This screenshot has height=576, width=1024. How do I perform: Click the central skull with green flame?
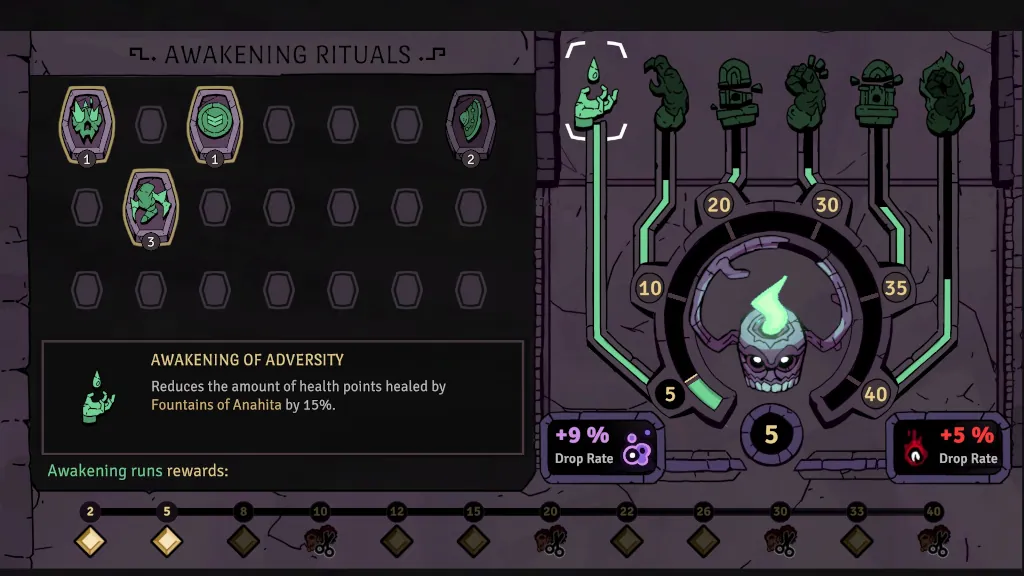click(x=771, y=345)
